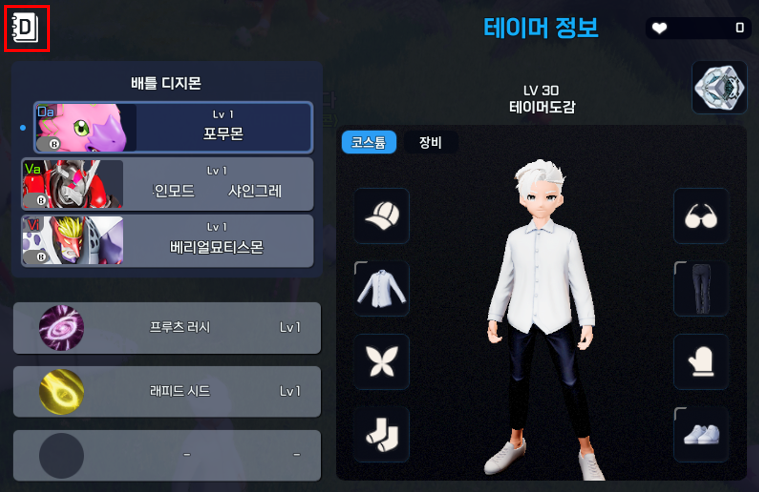Image resolution: width=759 pixels, height=492 pixels.
Task: Open the socks costume slot
Action: [x=381, y=435]
